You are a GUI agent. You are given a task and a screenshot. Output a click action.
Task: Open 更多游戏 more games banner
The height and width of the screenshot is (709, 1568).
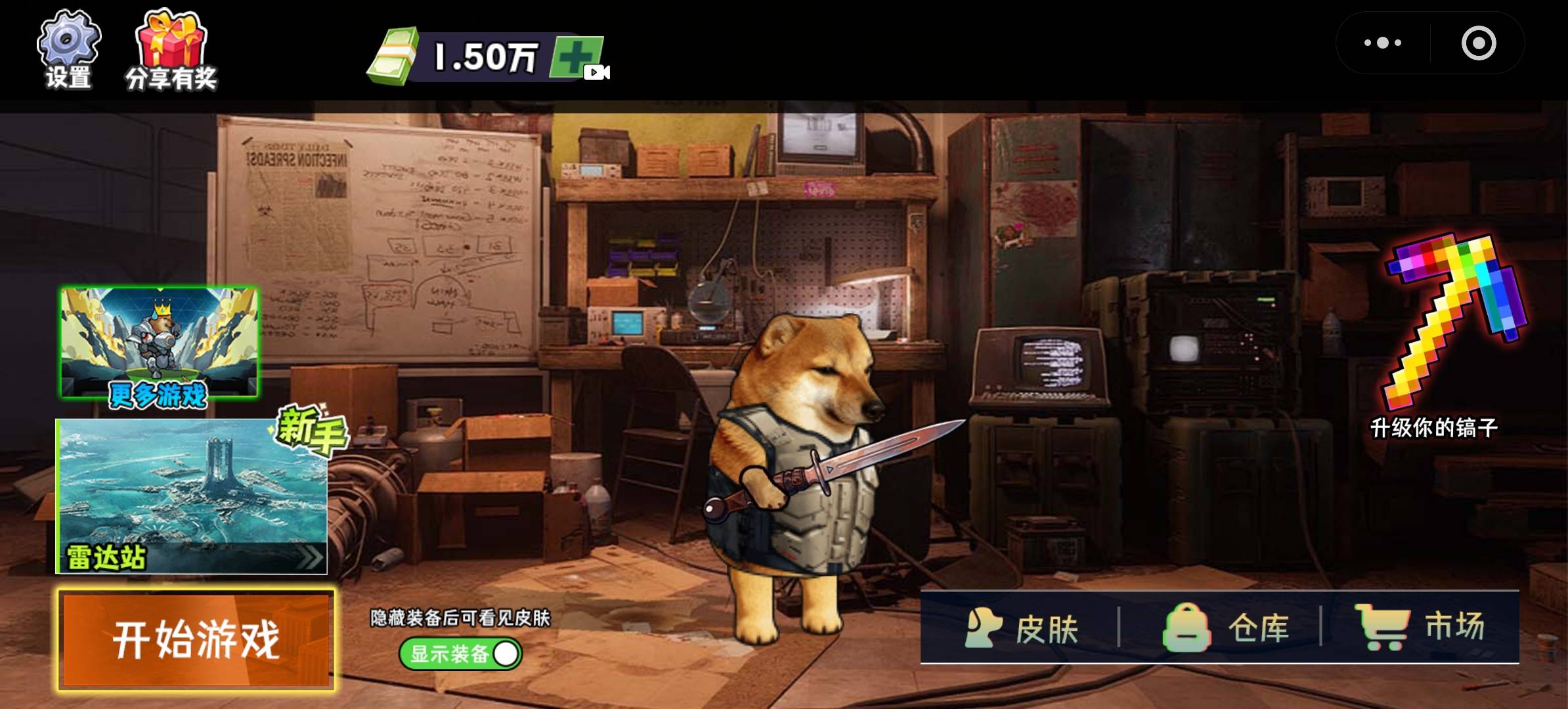point(159,344)
